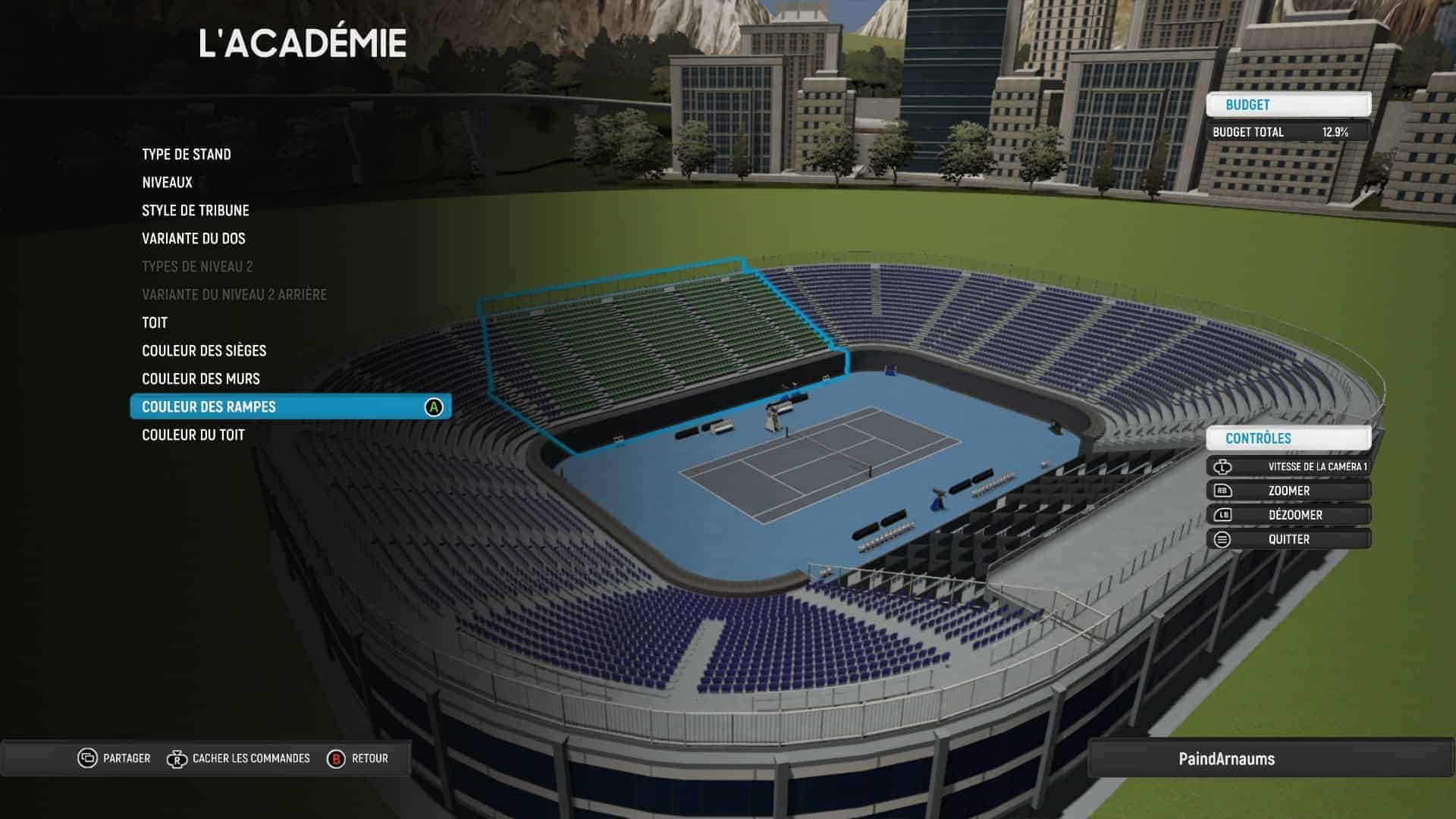Click the Zoomer control

[x=1288, y=491]
